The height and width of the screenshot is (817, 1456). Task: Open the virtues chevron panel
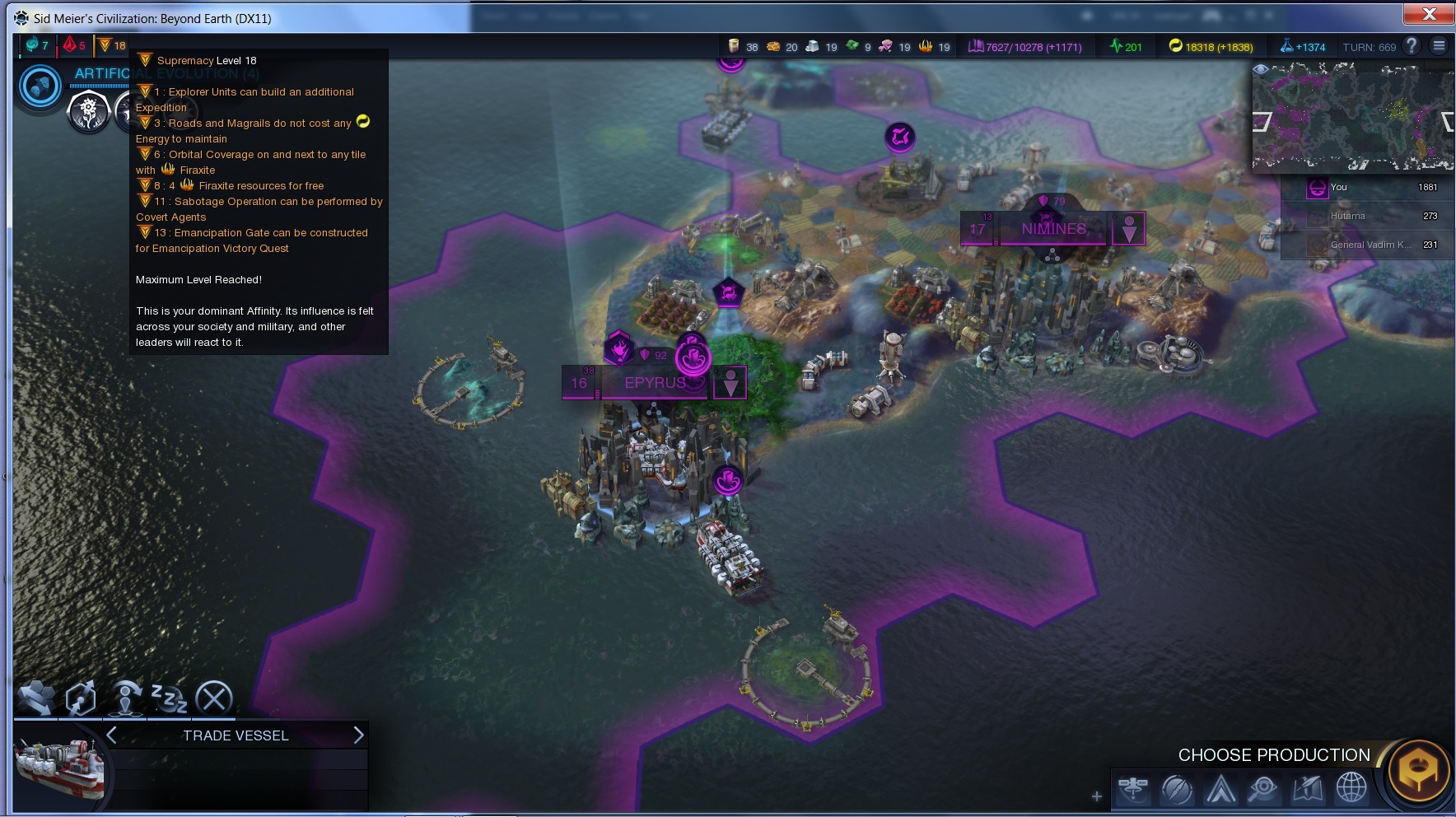click(x=1220, y=789)
